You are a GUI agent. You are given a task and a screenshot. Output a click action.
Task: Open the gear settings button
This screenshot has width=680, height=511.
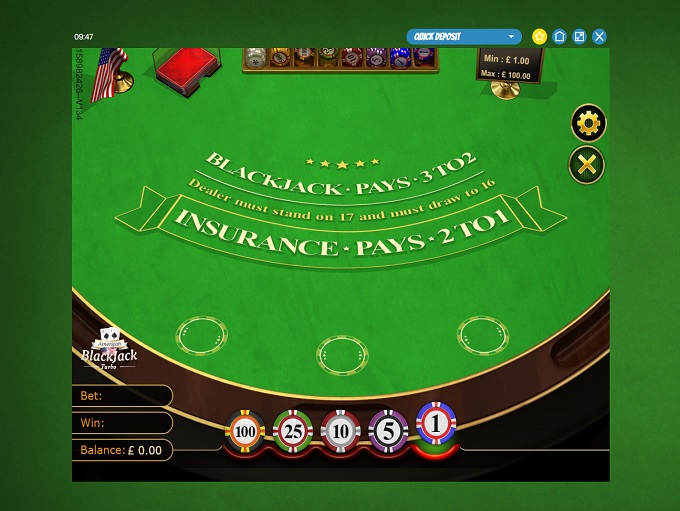pos(587,124)
